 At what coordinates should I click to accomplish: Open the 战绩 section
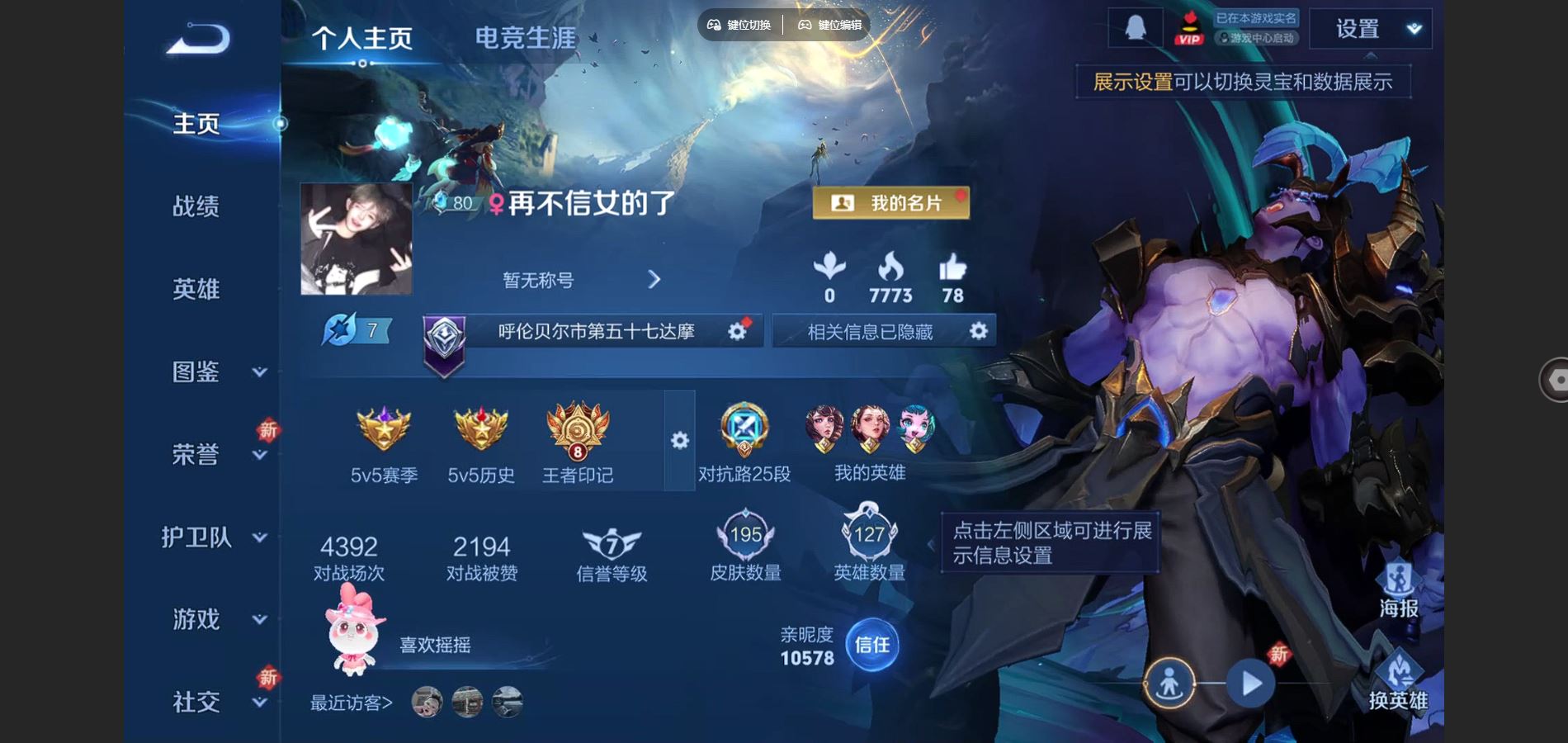point(196,206)
